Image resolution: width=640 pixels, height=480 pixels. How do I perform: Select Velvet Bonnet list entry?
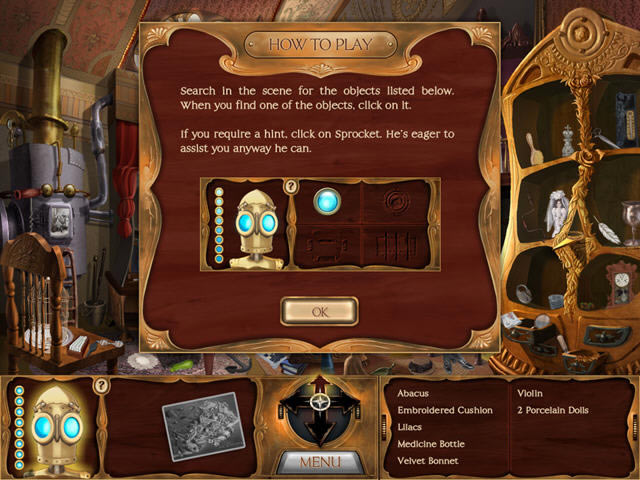tap(428, 461)
